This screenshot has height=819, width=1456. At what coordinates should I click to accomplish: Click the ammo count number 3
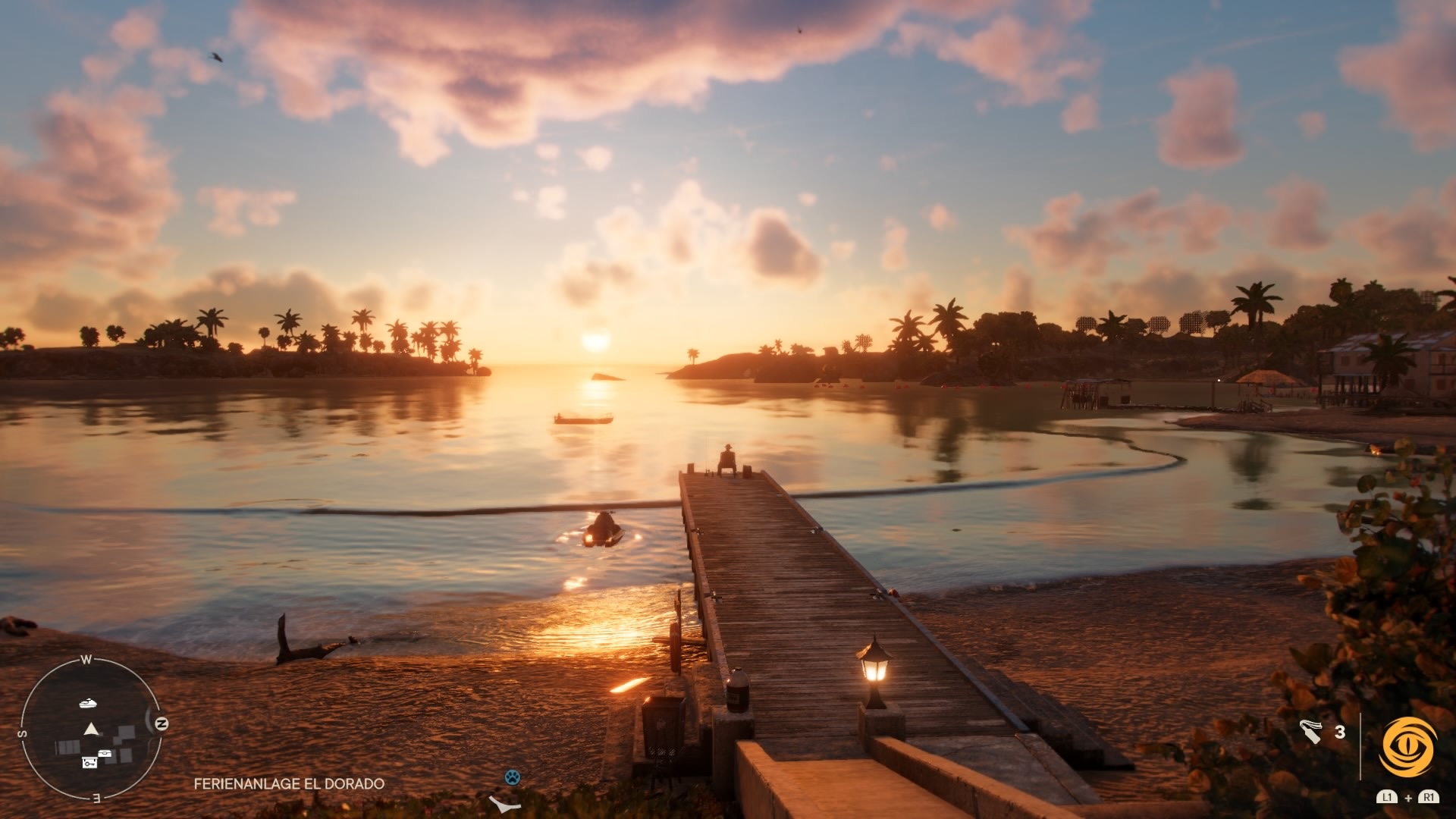point(1339,731)
